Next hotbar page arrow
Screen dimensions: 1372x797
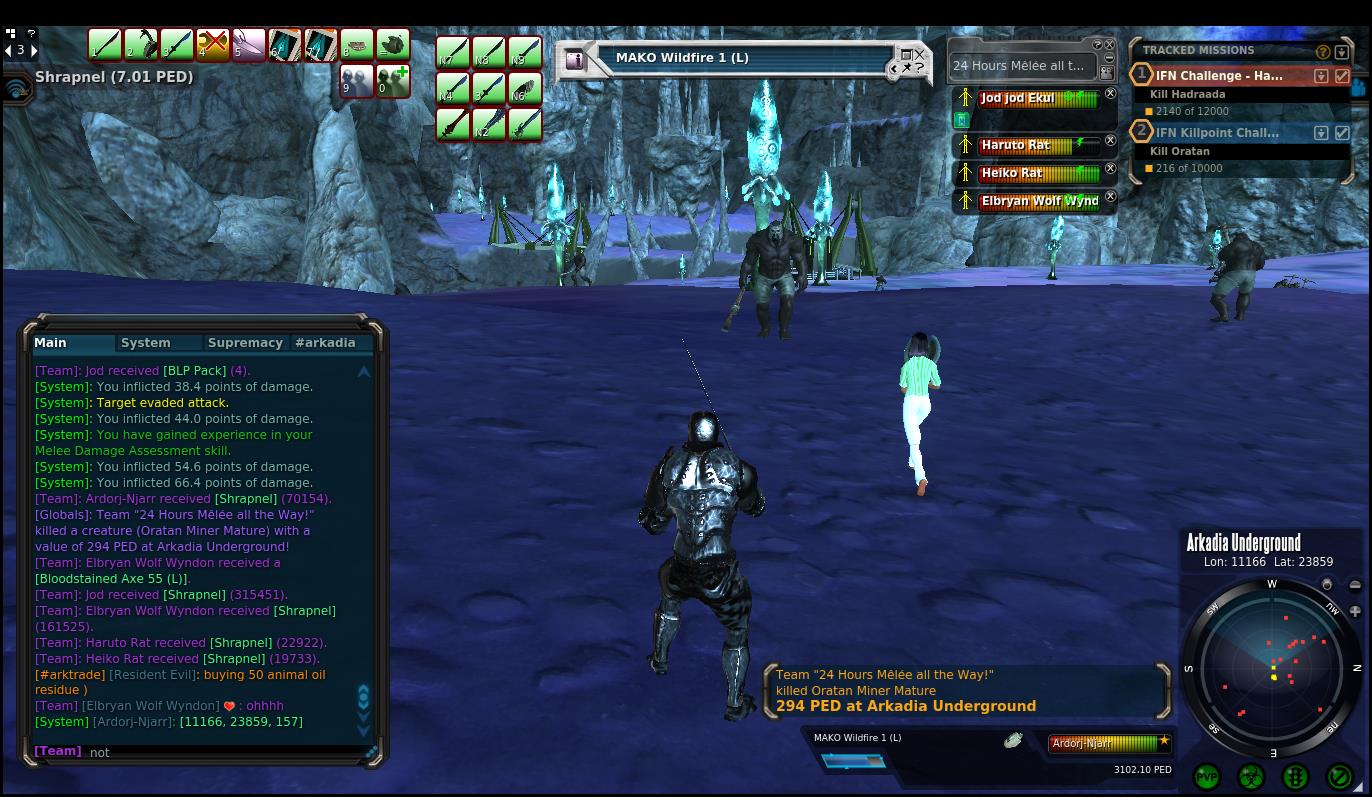coord(34,50)
